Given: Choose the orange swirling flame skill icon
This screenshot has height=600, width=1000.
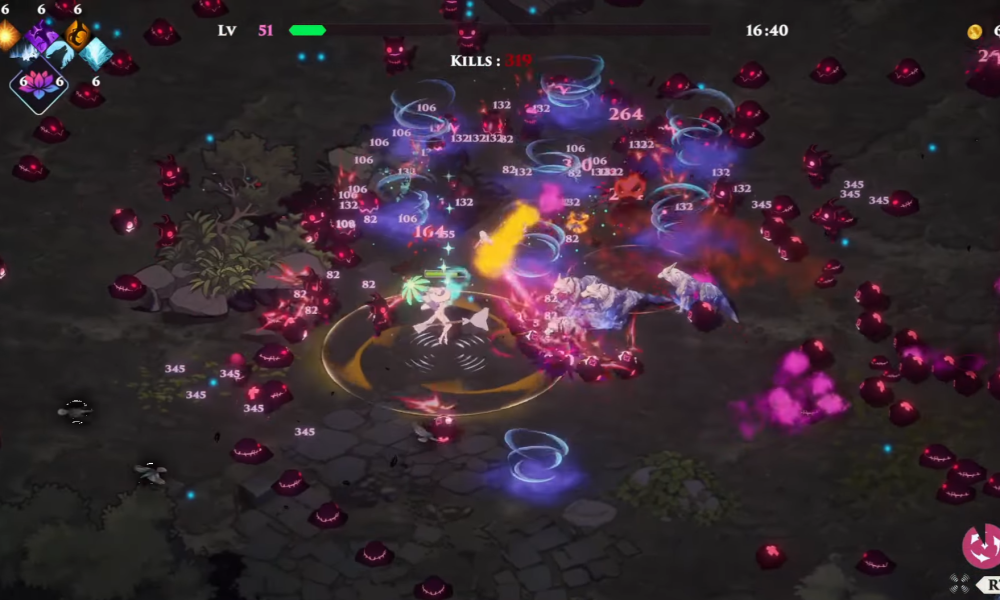Looking at the screenshot, I should (x=77, y=36).
